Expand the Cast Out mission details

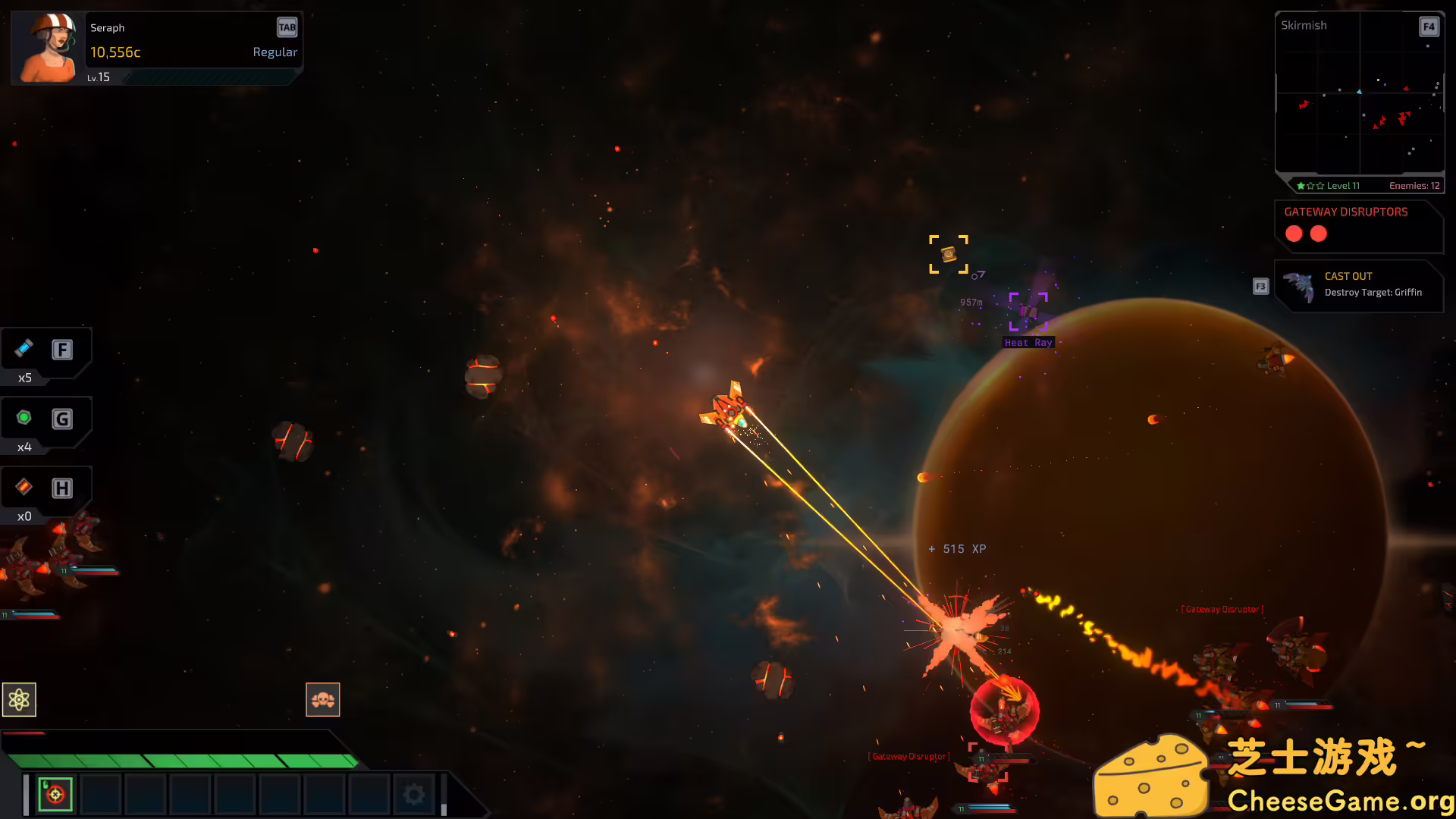1348,276
